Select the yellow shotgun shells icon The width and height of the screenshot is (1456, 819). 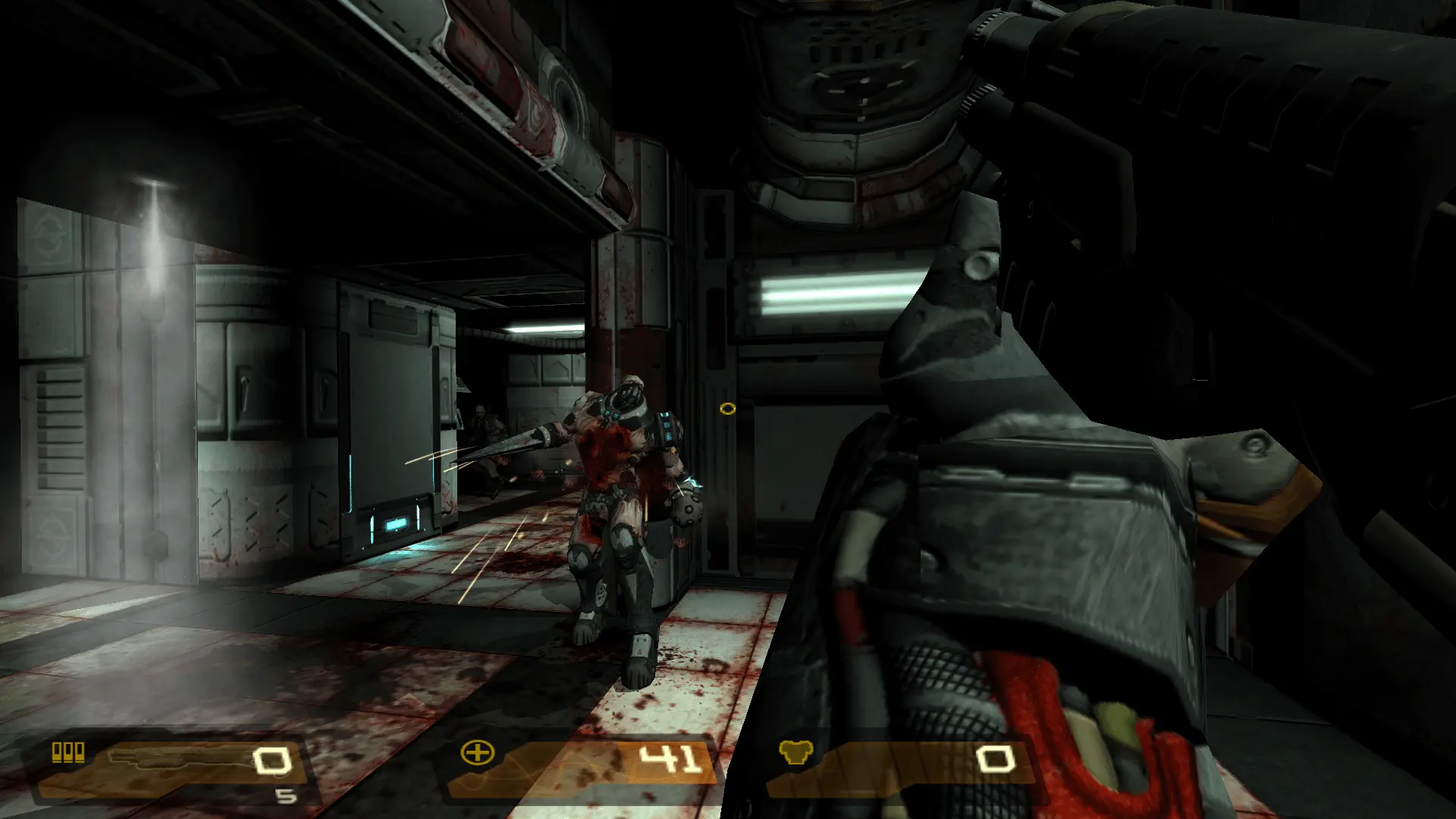point(67,752)
